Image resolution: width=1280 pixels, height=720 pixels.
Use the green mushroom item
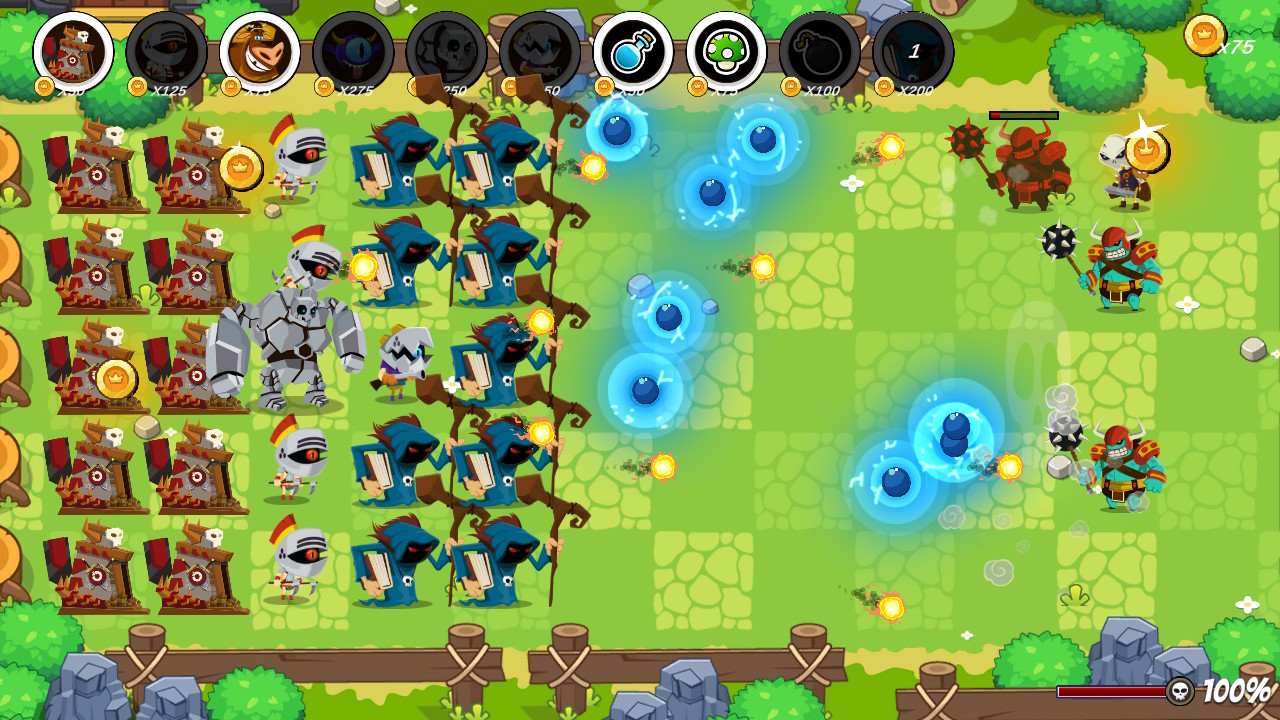coord(726,51)
